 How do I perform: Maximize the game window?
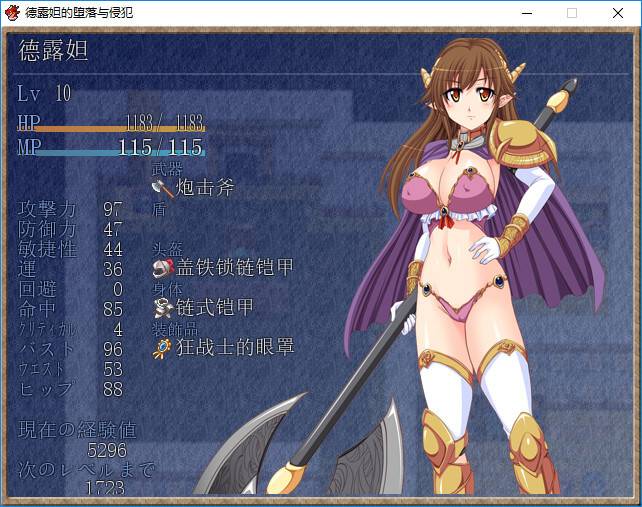(572, 13)
